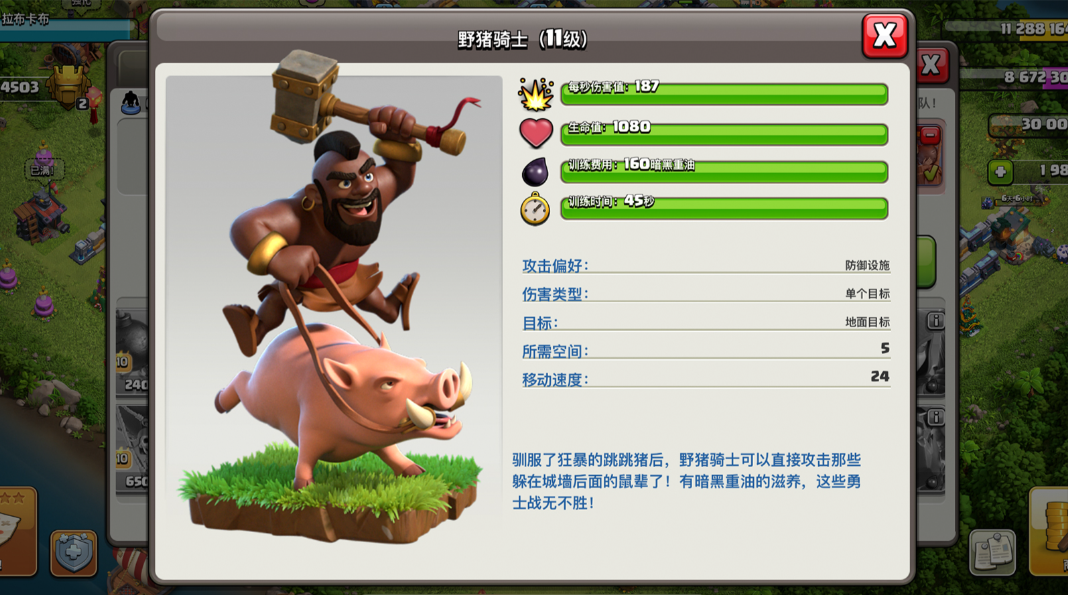1068x595 pixels.
Task: Tap the green plus button
Action: pyautogui.click(x=1000, y=172)
